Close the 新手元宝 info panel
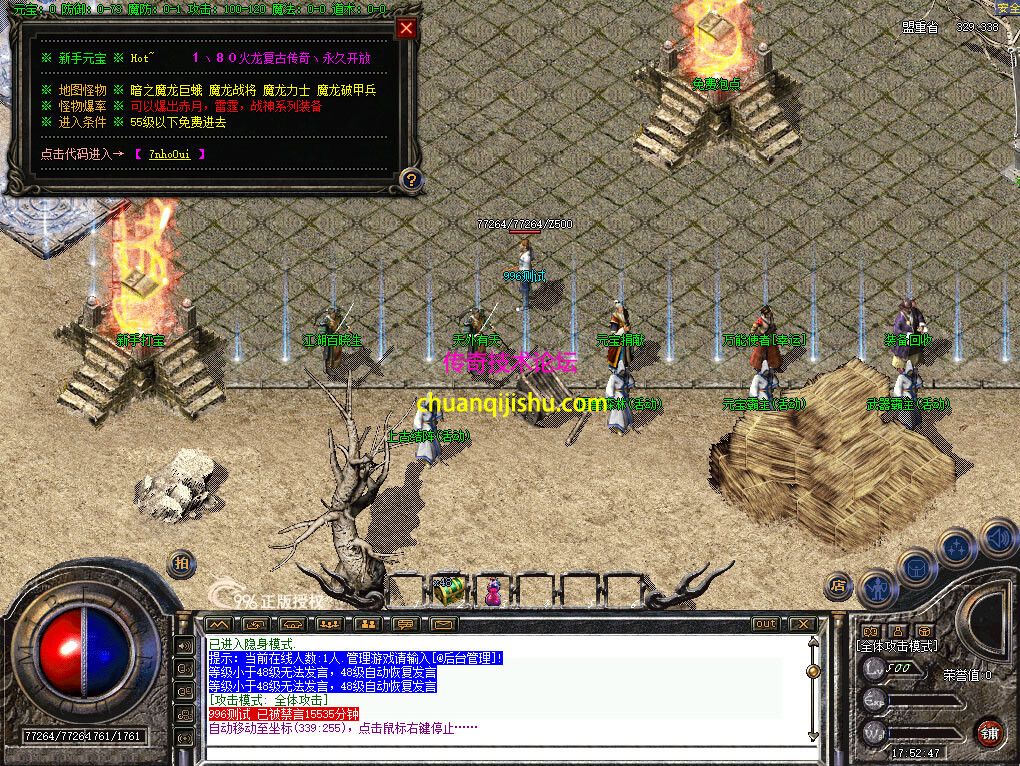This screenshot has width=1020, height=766. click(x=406, y=28)
